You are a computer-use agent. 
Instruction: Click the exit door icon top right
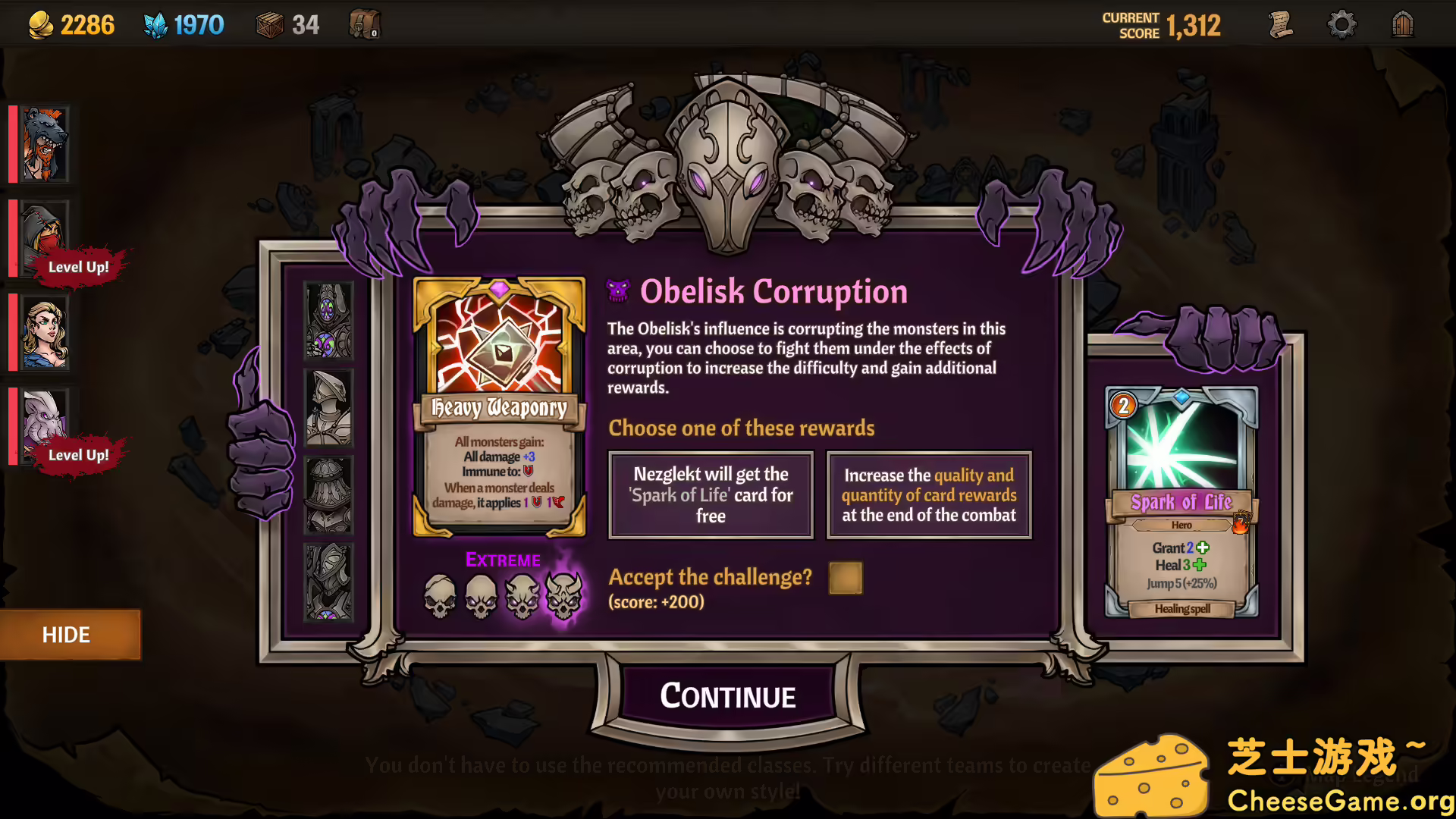[x=1402, y=24]
